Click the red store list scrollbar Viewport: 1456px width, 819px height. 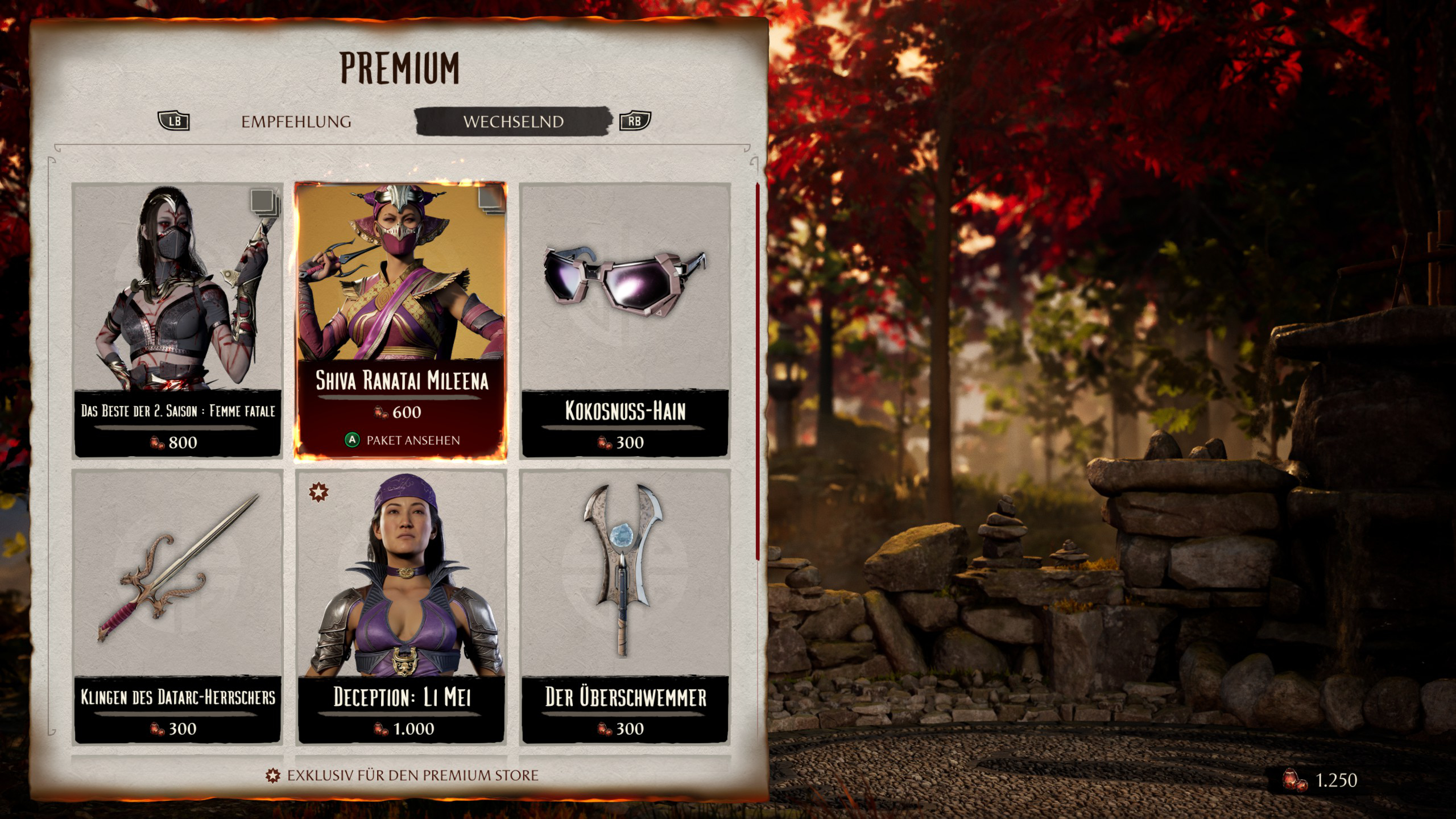click(x=758, y=371)
